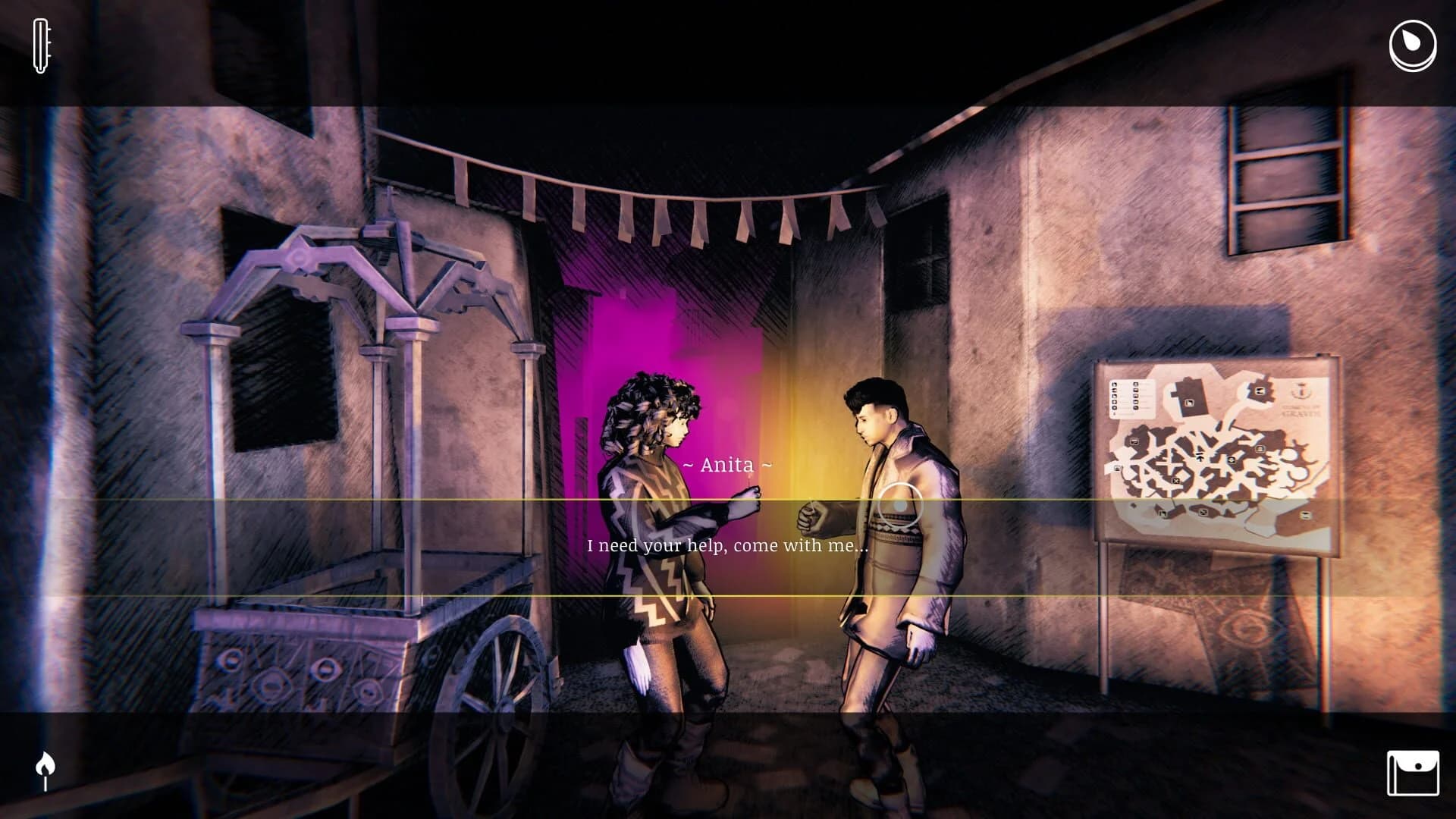Open the droplet emblem menu top-right
This screenshot has width=1456, height=819.
point(1411,47)
